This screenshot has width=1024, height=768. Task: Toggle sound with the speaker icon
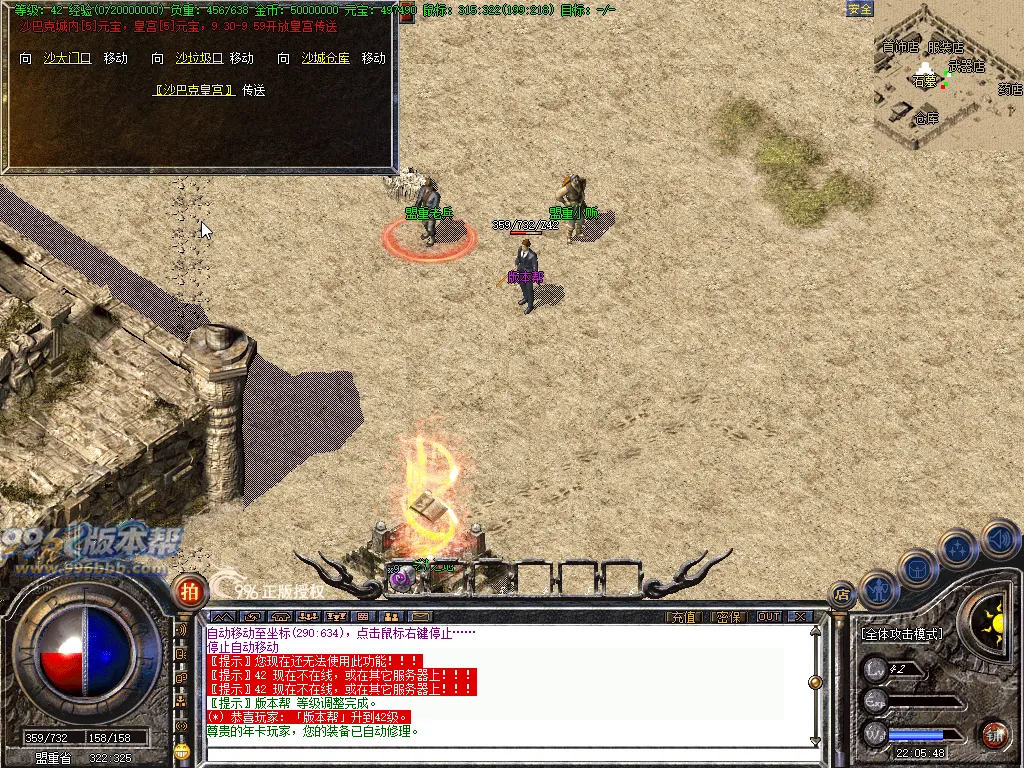(998, 538)
